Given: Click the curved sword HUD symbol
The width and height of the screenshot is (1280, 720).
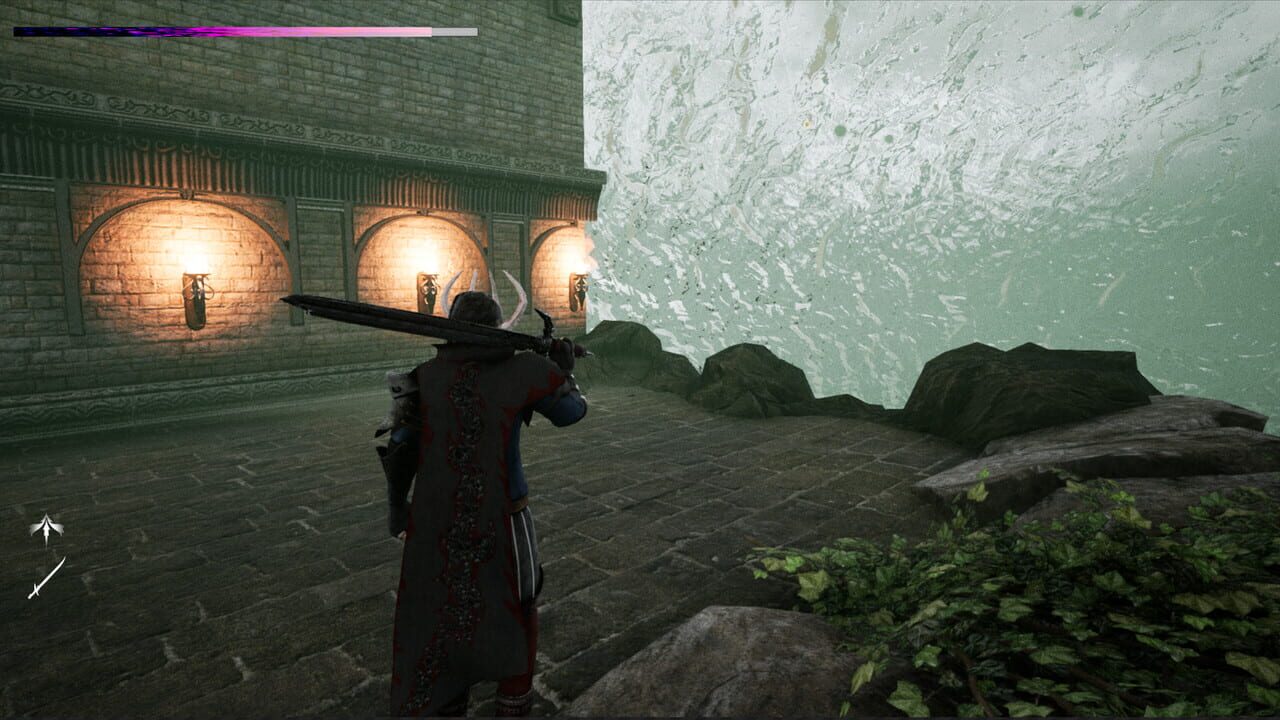Looking at the screenshot, I should (45, 578).
